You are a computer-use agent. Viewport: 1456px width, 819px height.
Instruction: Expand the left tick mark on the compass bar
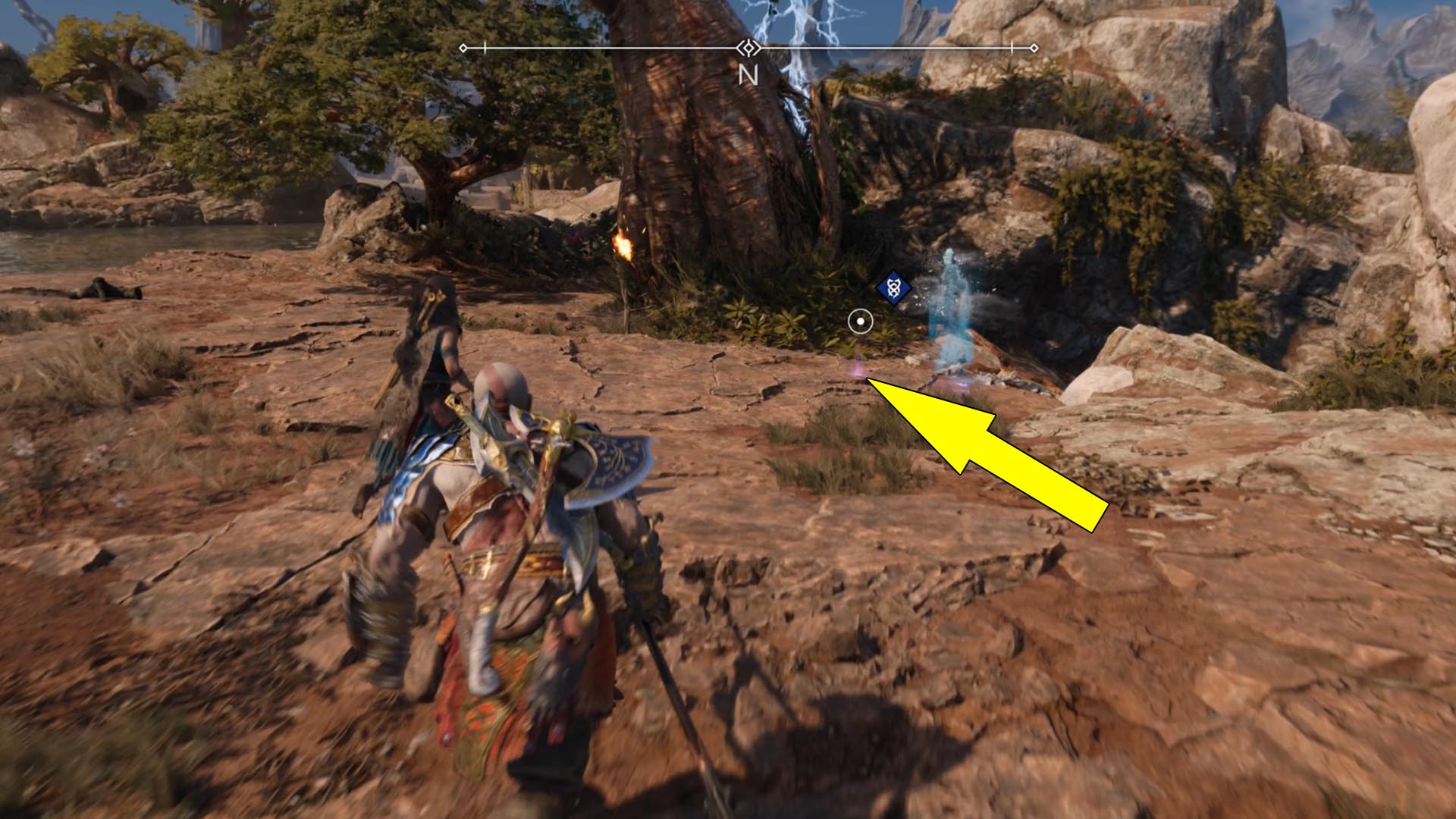coord(484,47)
